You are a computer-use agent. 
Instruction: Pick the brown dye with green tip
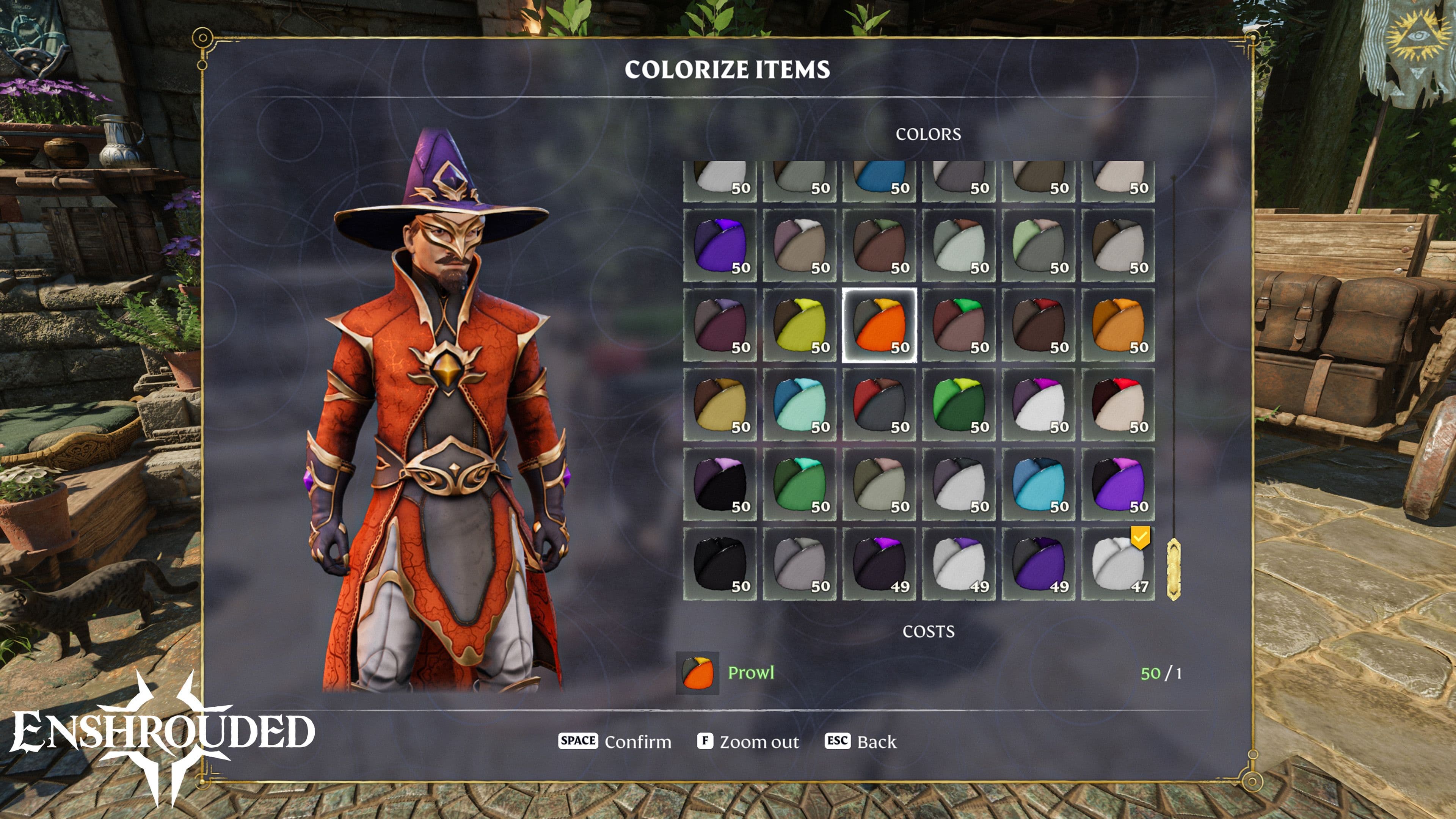959,325
